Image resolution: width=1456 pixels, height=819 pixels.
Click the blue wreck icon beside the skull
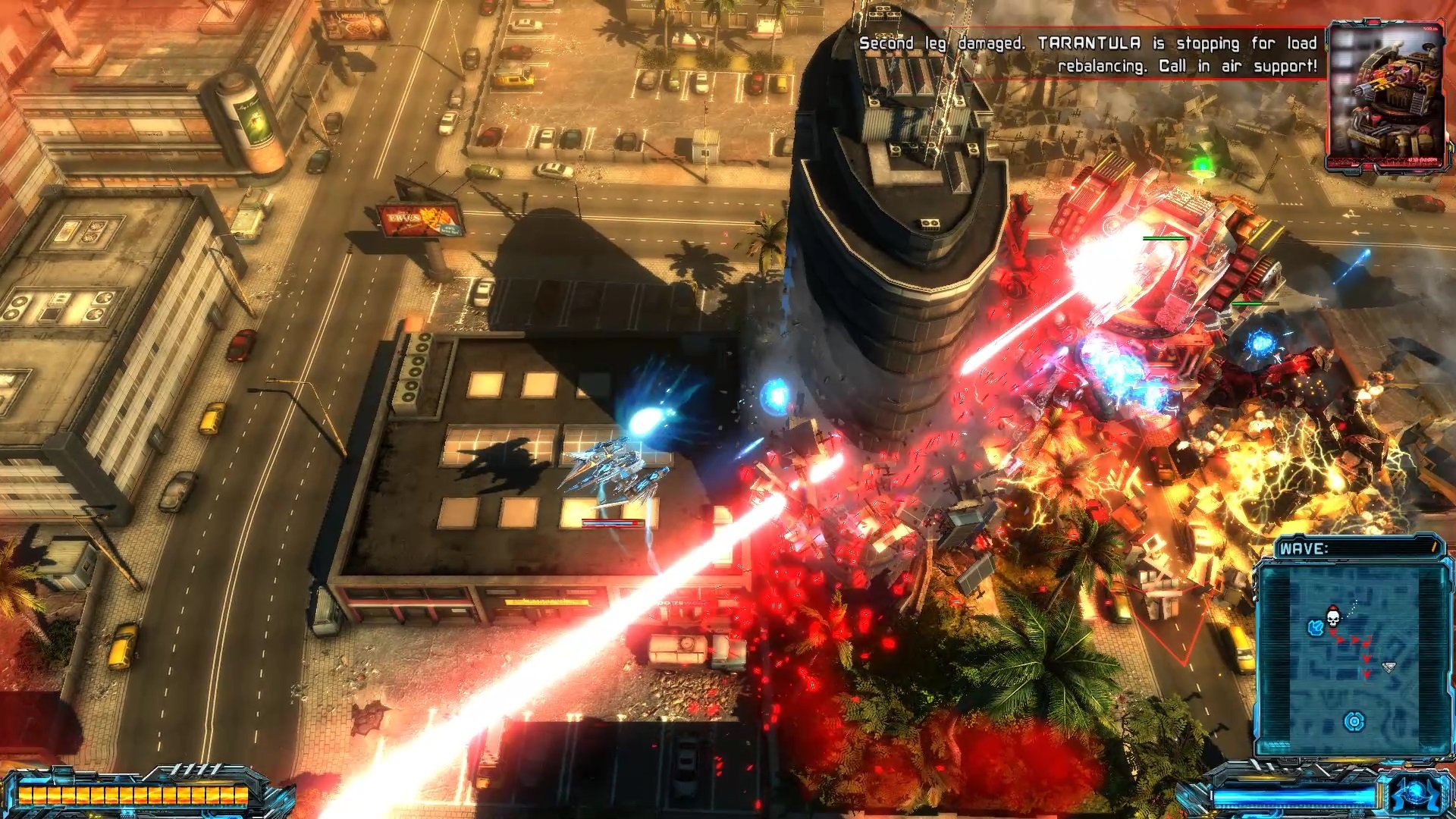point(1315,627)
